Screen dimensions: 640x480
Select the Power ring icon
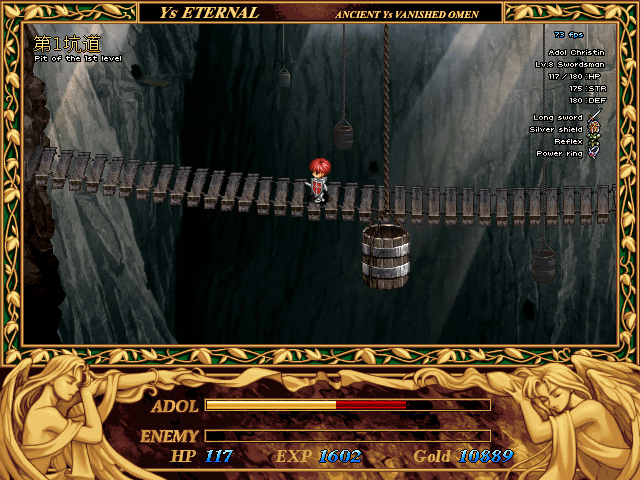595,154
